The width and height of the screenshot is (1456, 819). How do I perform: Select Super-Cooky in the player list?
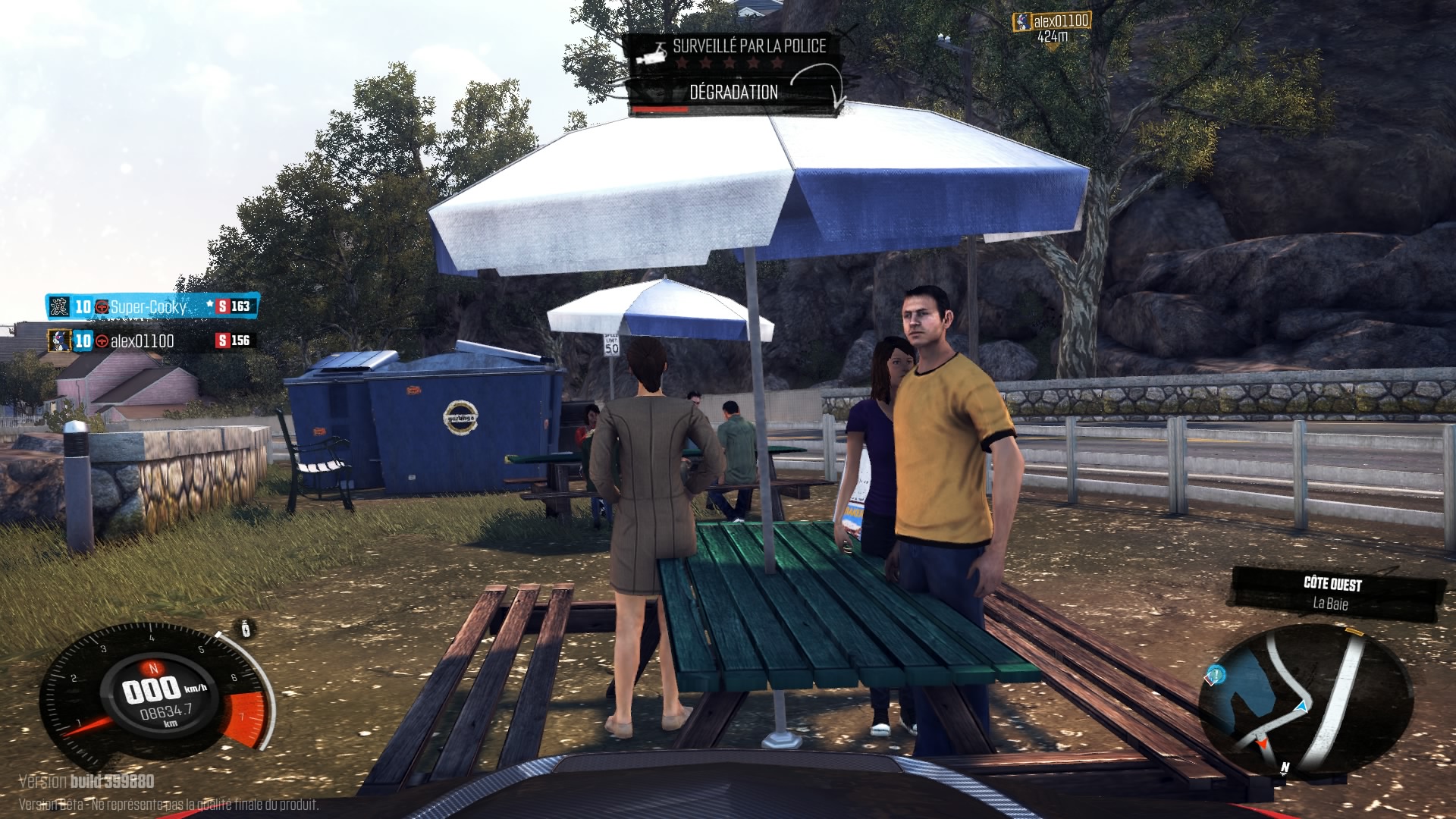point(149,306)
